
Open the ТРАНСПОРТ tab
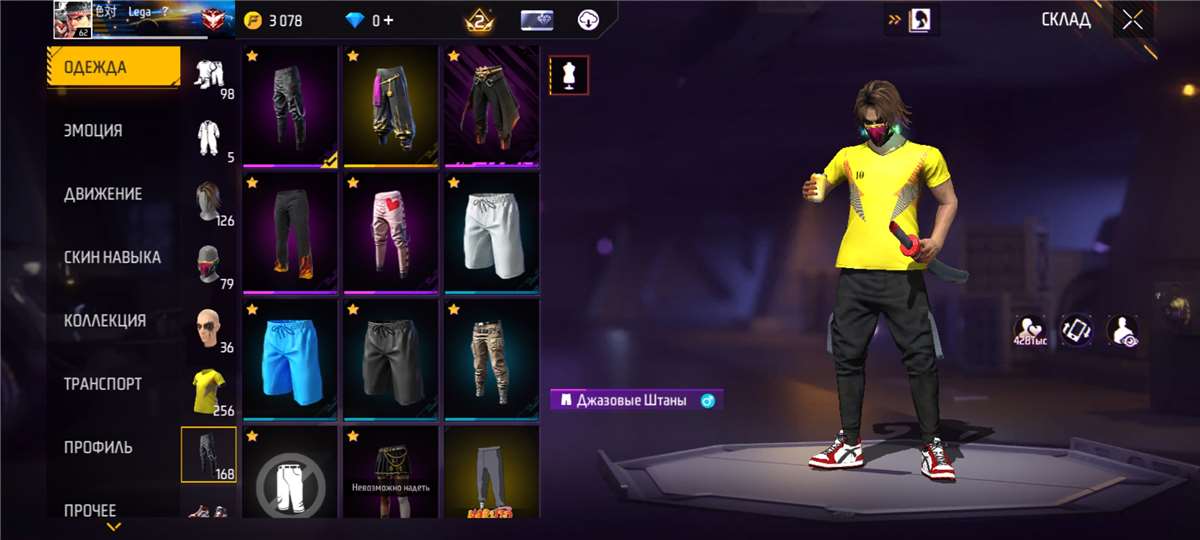(x=103, y=384)
